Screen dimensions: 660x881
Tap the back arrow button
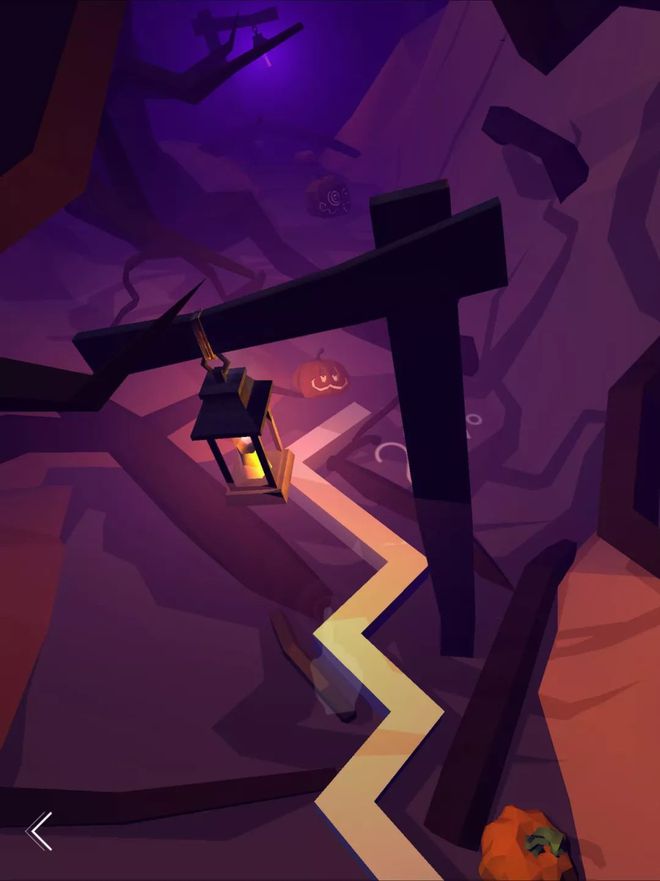(x=40, y=830)
